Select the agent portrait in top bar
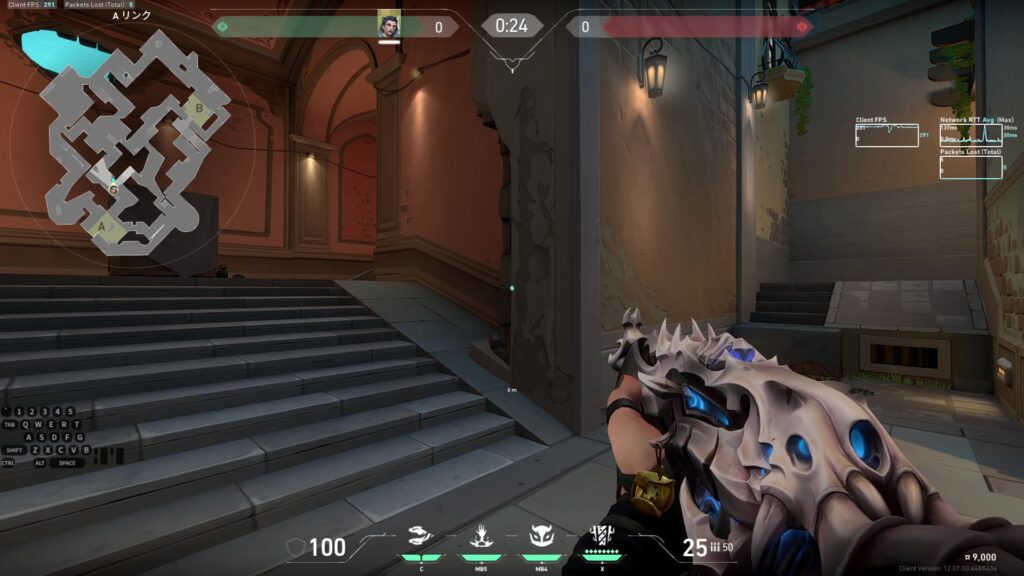1024x576 pixels. click(x=388, y=25)
